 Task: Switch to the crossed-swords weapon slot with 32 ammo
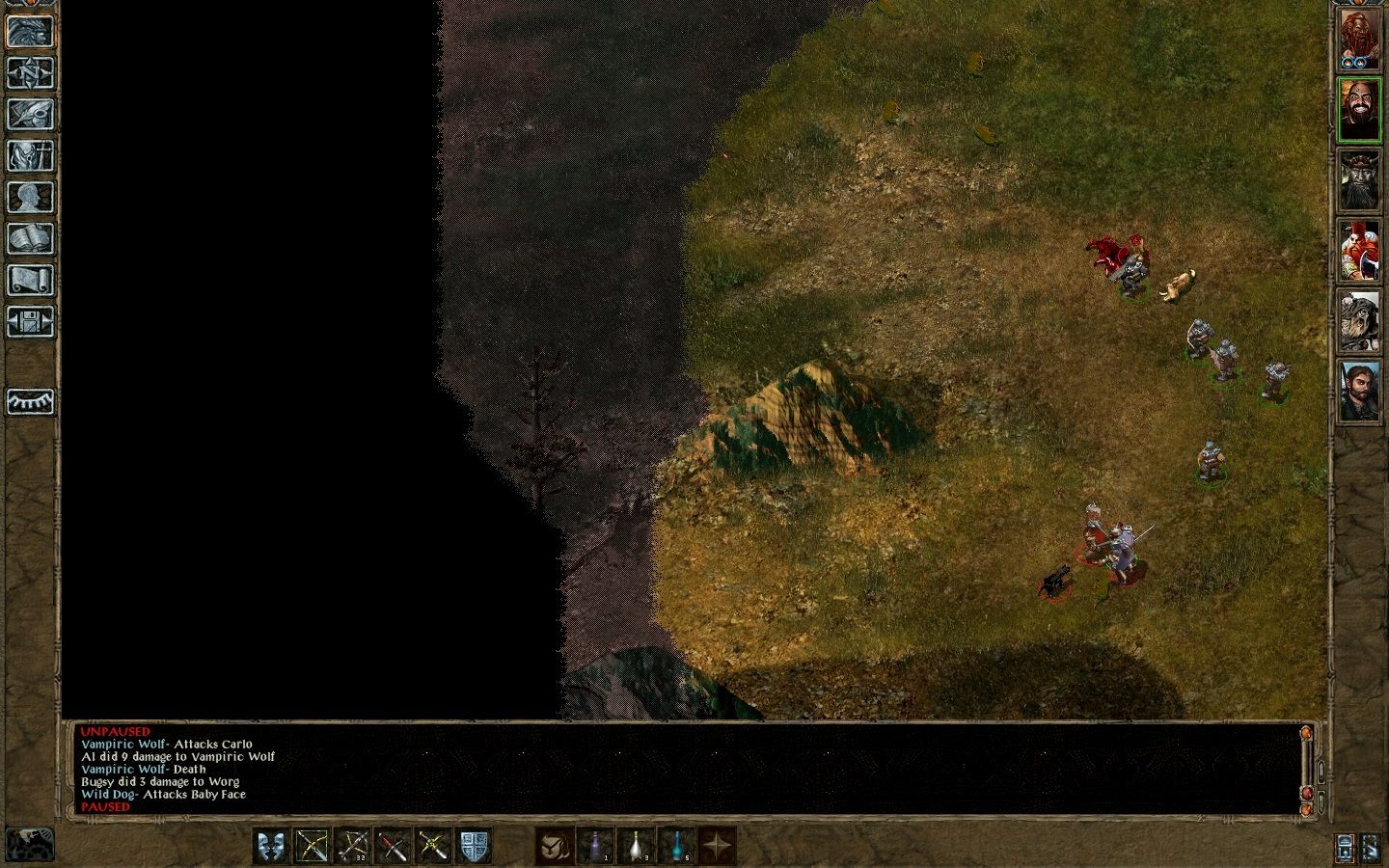tap(353, 848)
